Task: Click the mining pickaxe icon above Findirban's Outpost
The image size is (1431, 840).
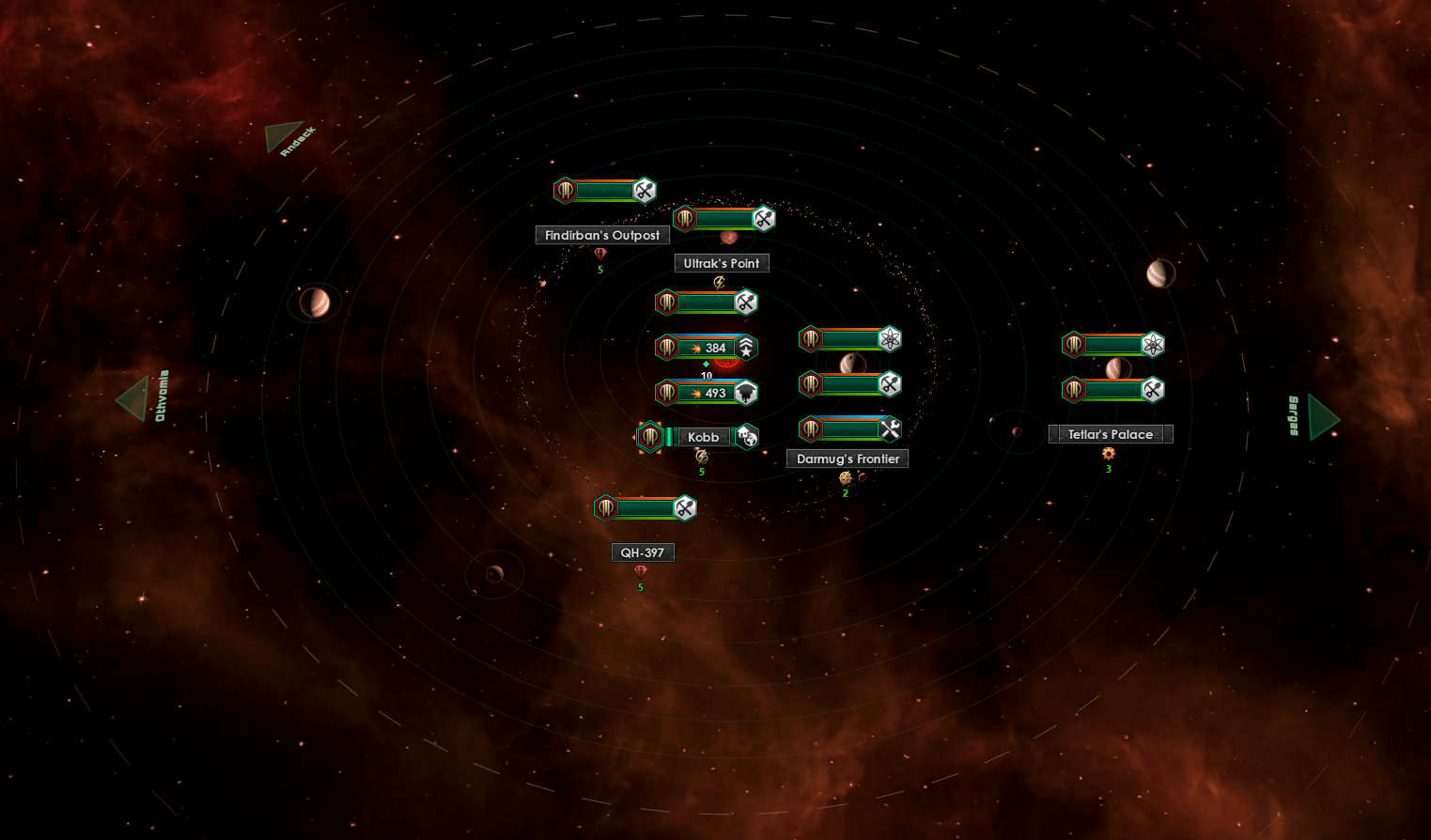Action: coord(642,191)
